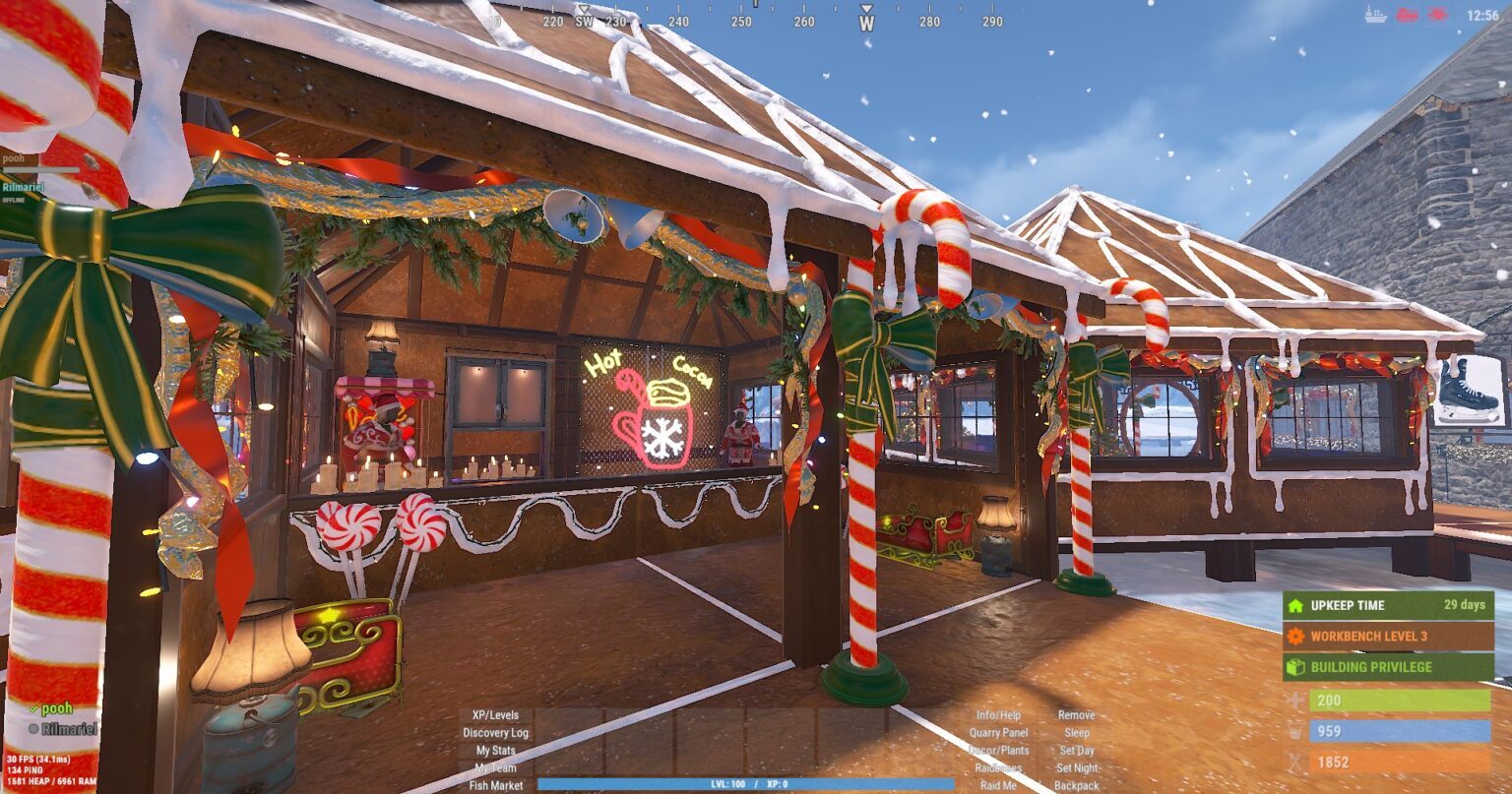Image resolution: width=1512 pixels, height=794 pixels.
Task: Show the My Stats panel
Action: pos(495,751)
